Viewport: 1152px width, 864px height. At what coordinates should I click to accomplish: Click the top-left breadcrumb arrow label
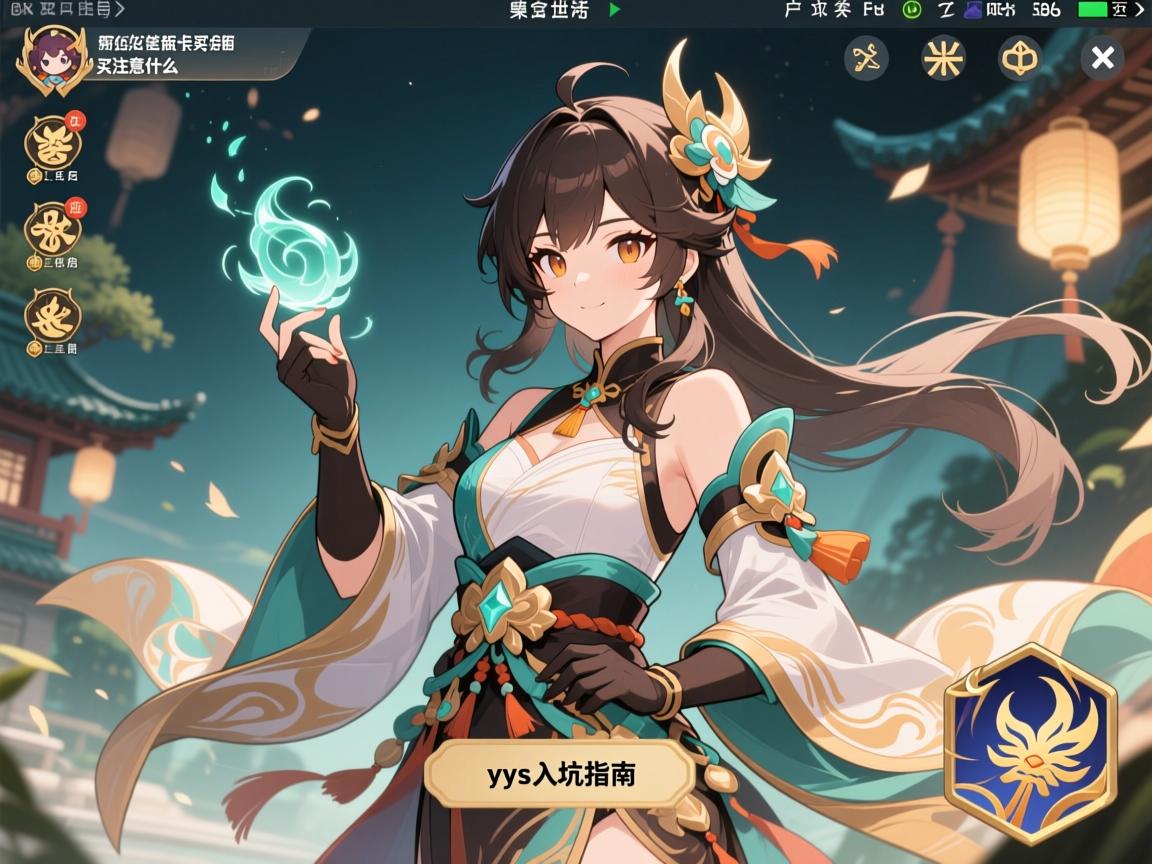65,10
